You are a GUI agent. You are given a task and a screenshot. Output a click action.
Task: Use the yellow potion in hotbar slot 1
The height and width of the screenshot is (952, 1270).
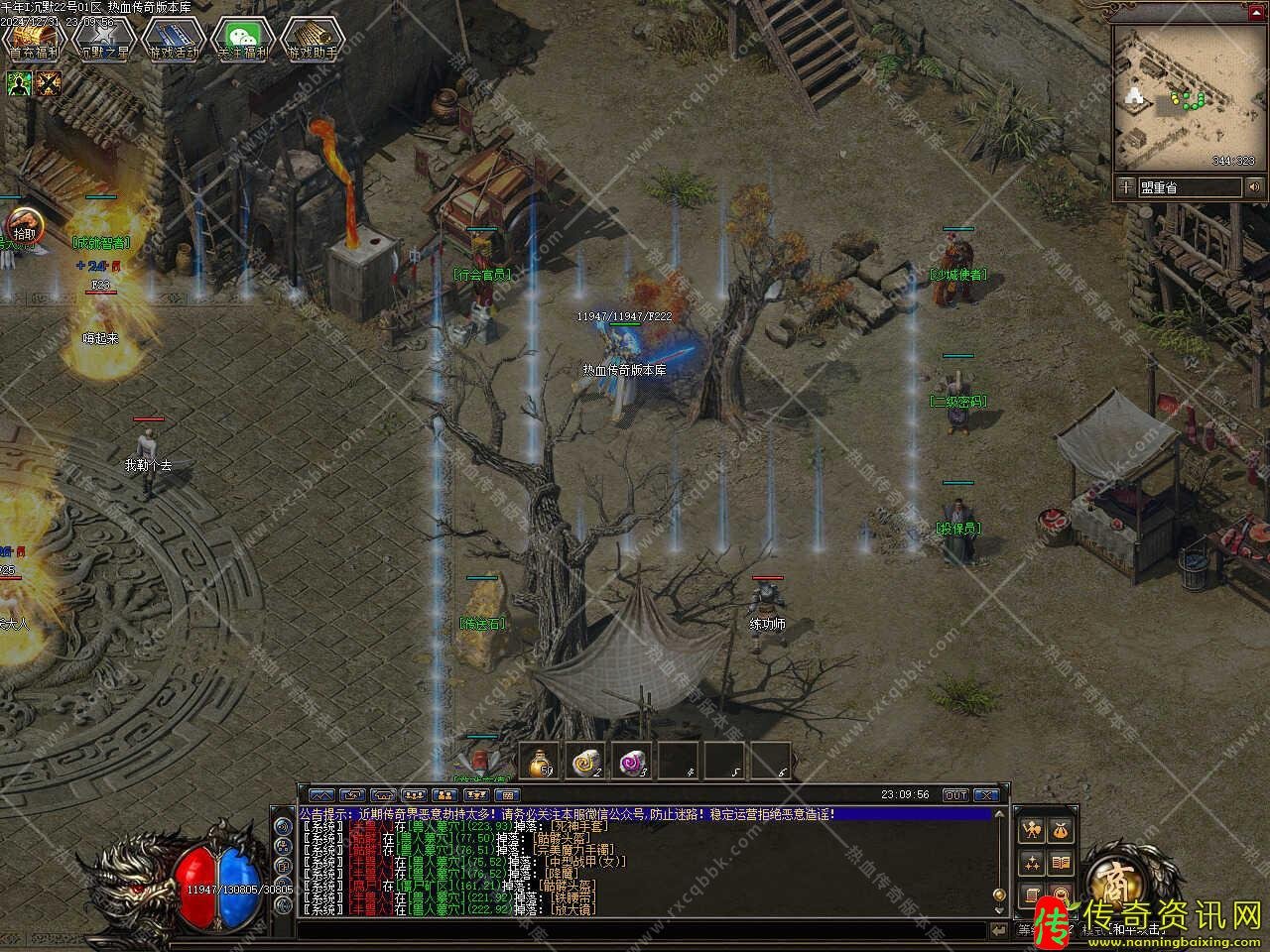pyautogui.click(x=540, y=762)
